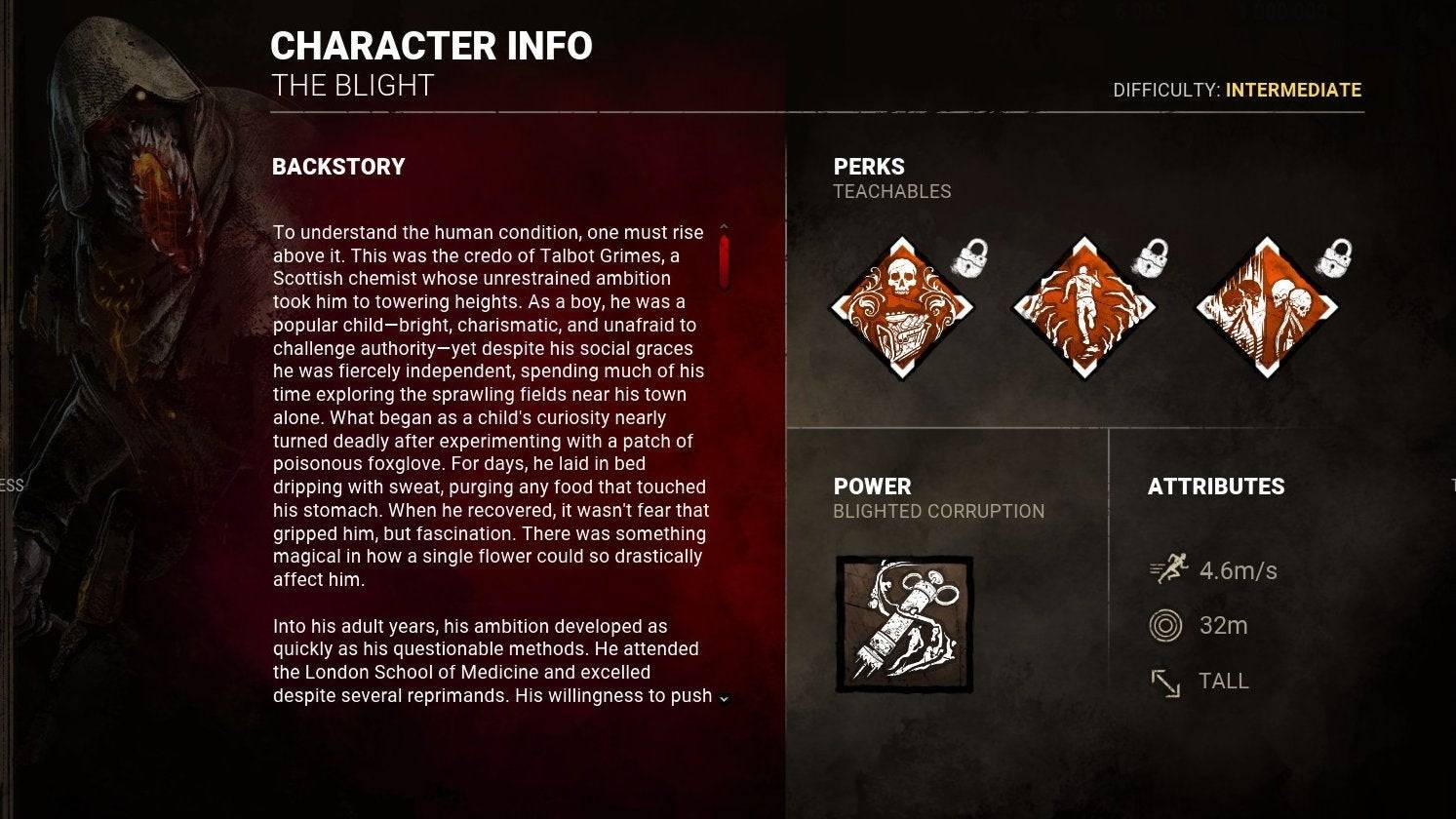The image size is (1456, 819).
Task: Click the TEACHABLES label under Perks
Action: click(892, 191)
